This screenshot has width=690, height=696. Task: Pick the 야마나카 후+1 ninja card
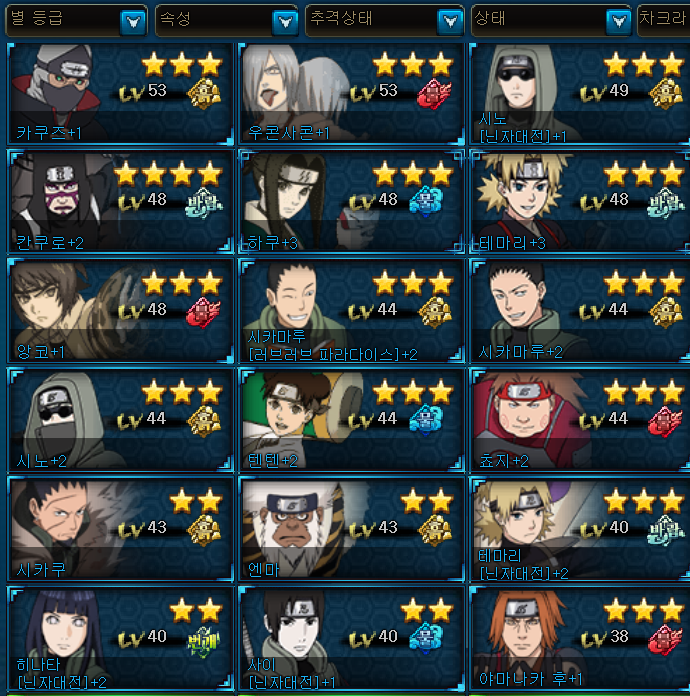580,639
